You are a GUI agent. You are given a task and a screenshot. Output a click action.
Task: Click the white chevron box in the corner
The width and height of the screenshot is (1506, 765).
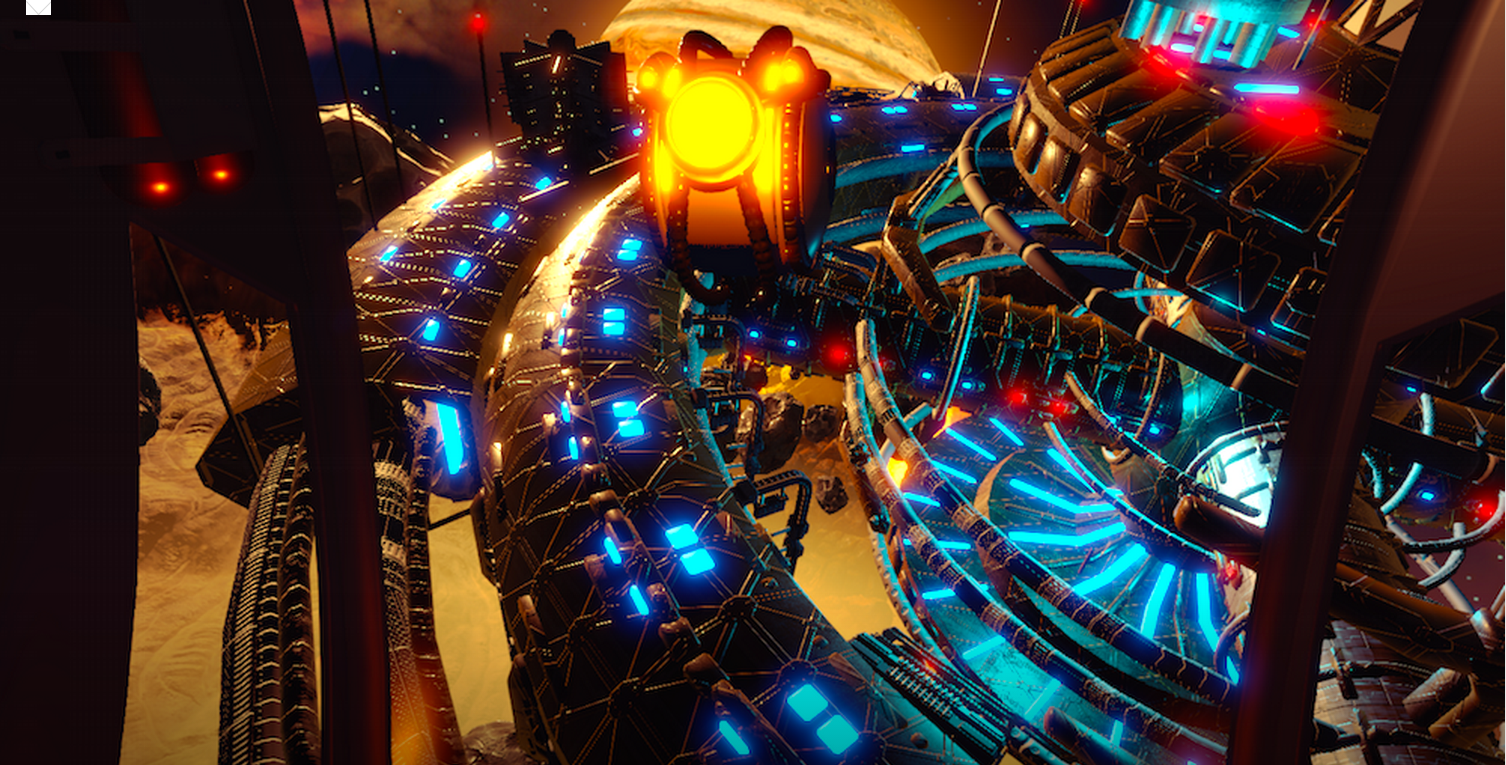click(38, 6)
